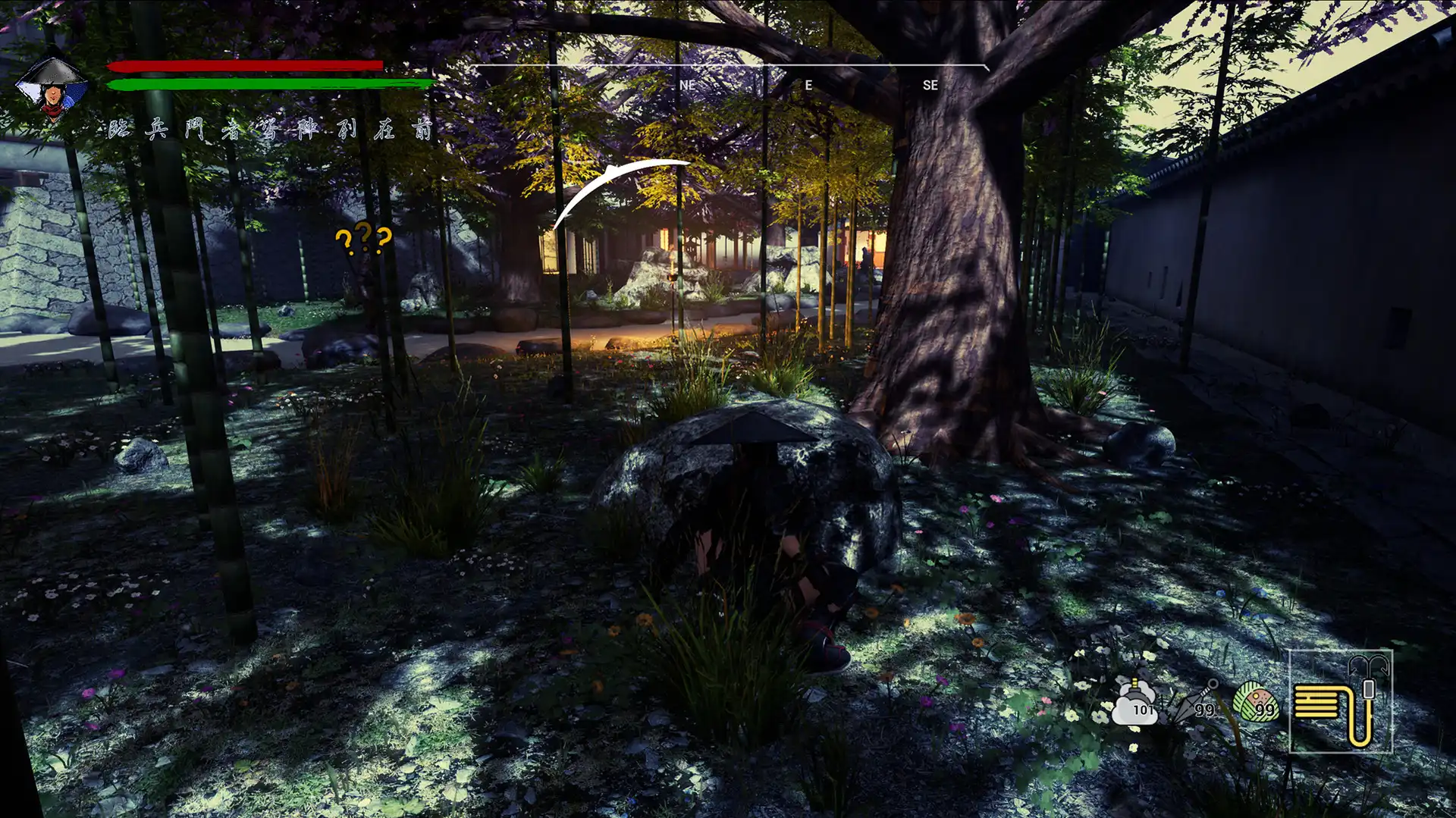Screen dimensions: 1456x818
Task: Click the double hook at the gadget panel top
Action: [x=1370, y=667]
